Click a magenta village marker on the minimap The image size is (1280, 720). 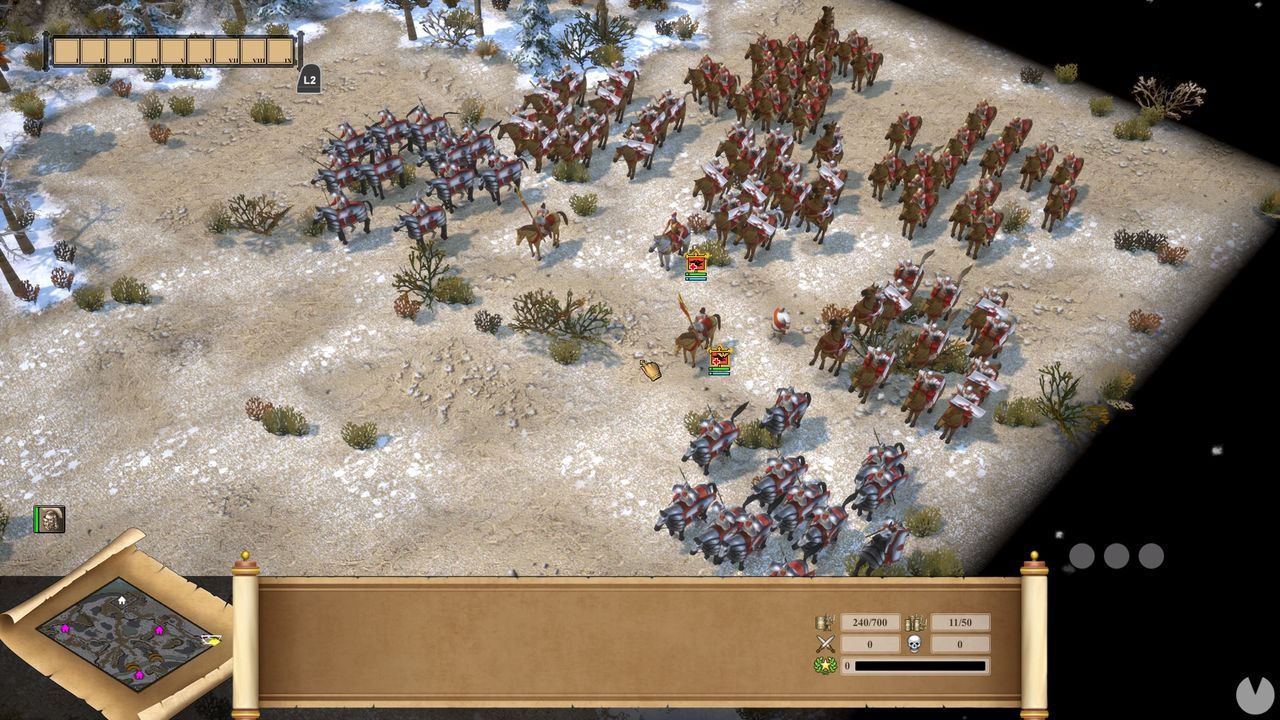[x=65, y=629]
